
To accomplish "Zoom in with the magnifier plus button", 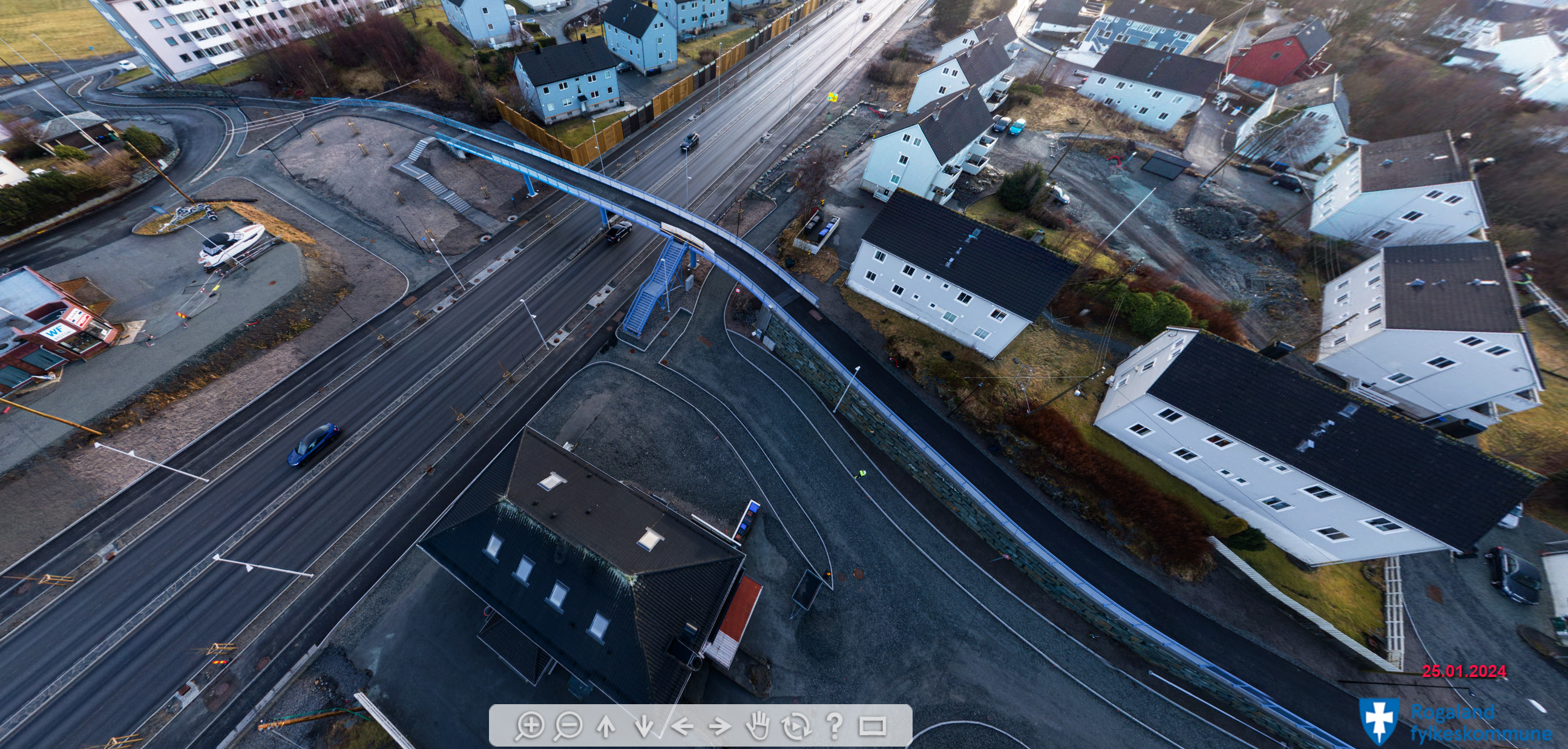I will pyautogui.click(x=529, y=726).
